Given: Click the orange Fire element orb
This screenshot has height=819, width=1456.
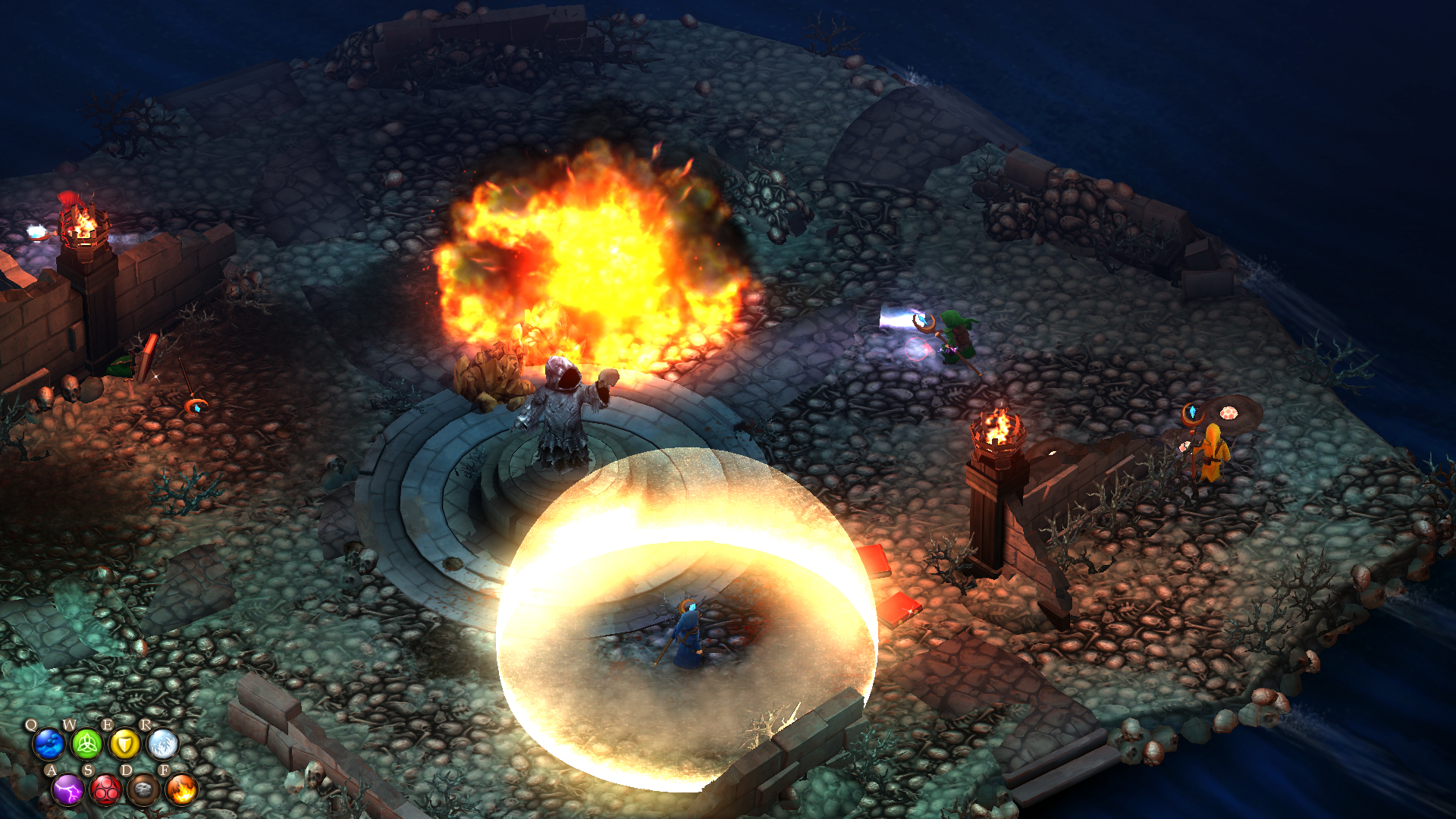Looking at the screenshot, I should [x=181, y=789].
